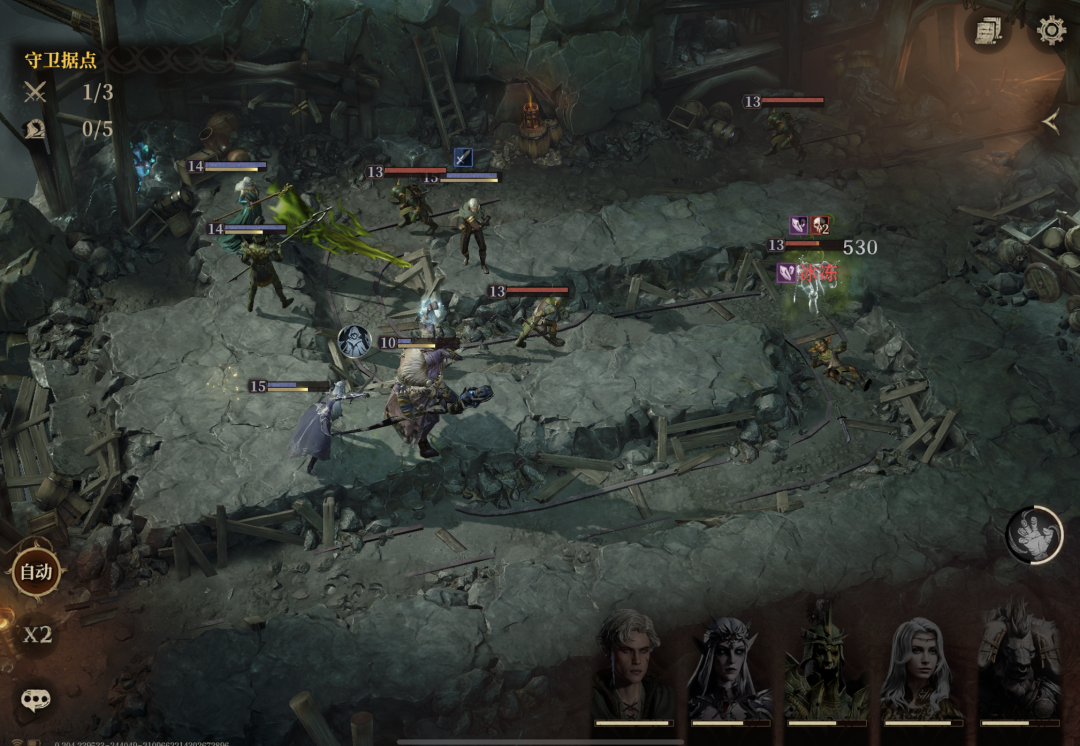Change the X2 battle speed
This screenshot has height=746, width=1080.
tap(38, 635)
